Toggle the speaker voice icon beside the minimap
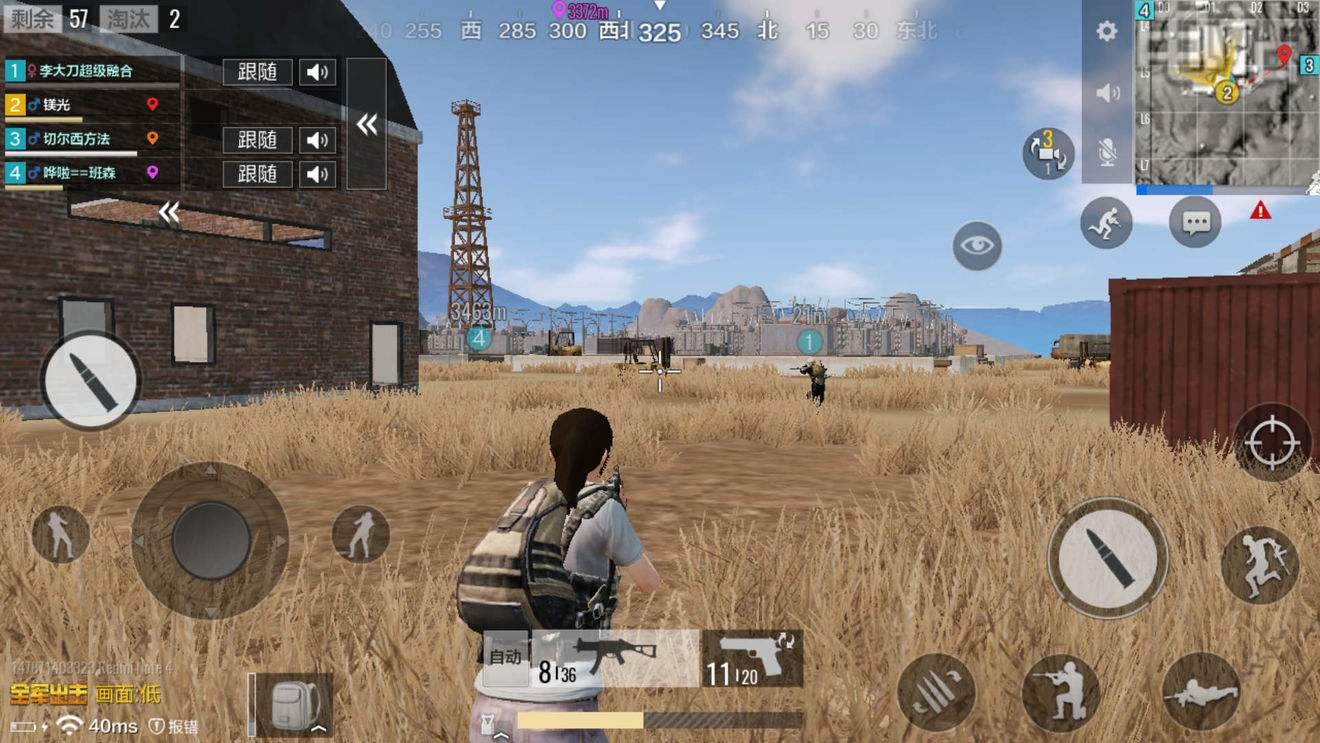1320x743 pixels. tap(1108, 93)
